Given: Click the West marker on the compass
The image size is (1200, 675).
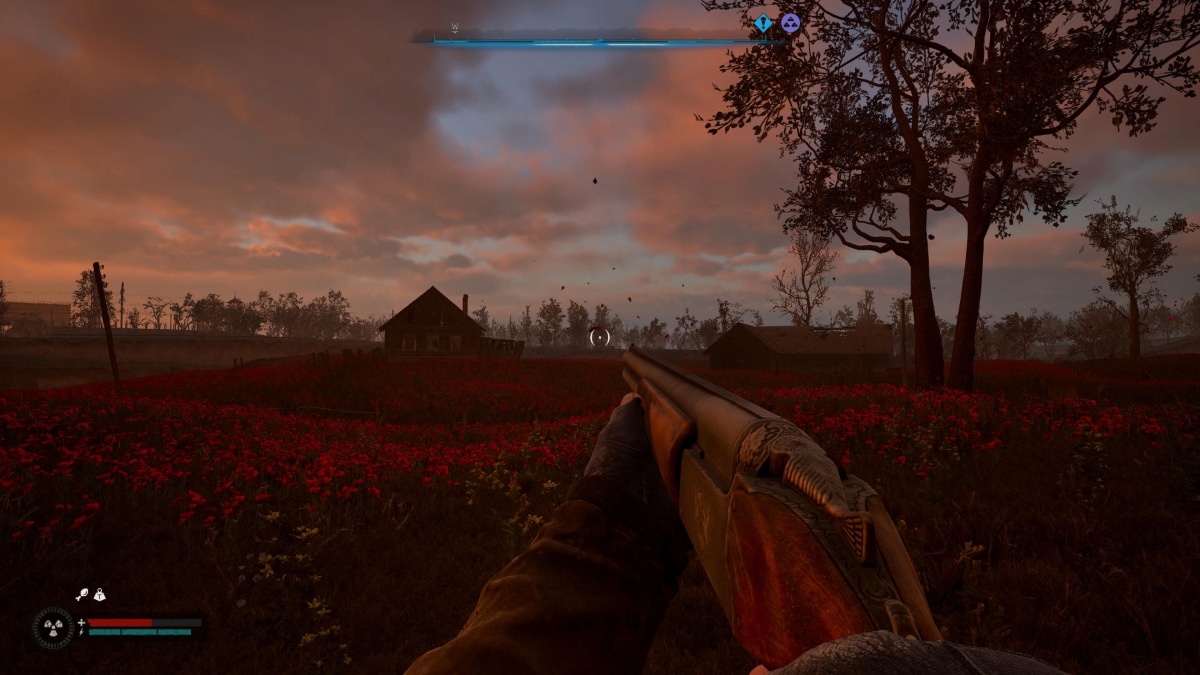Looking at the screenshot, I should [x=455, y=28].
